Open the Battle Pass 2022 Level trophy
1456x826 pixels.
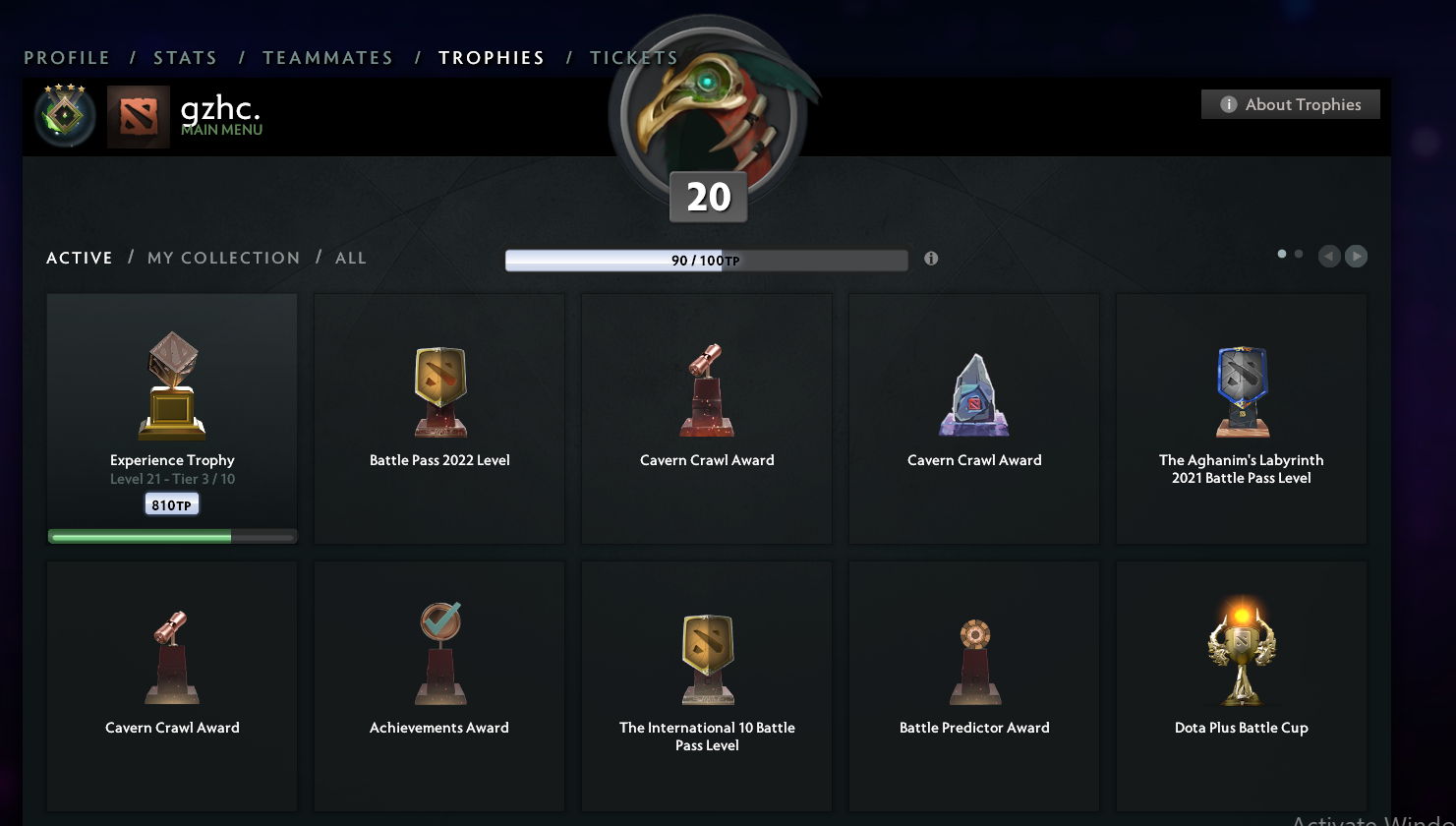[438, 413]
